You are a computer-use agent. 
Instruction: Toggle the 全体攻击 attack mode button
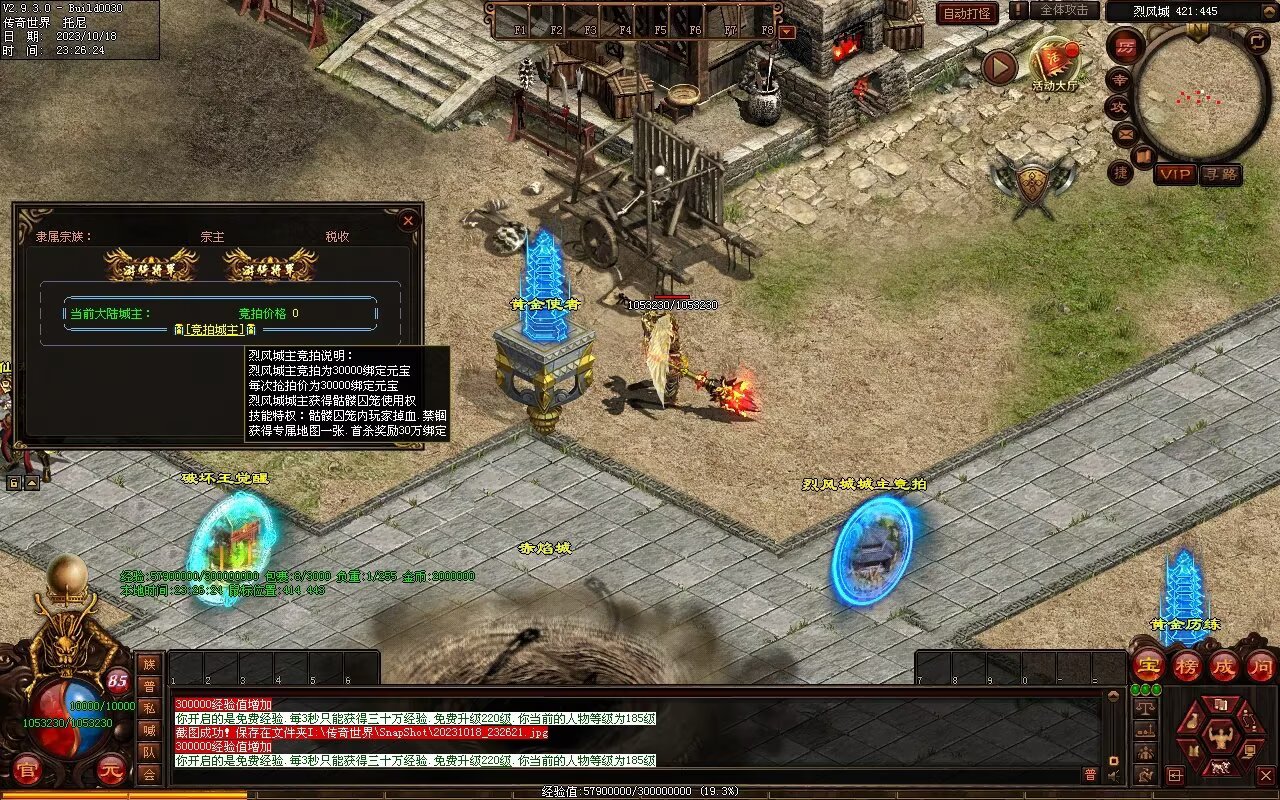(1064, 10)
